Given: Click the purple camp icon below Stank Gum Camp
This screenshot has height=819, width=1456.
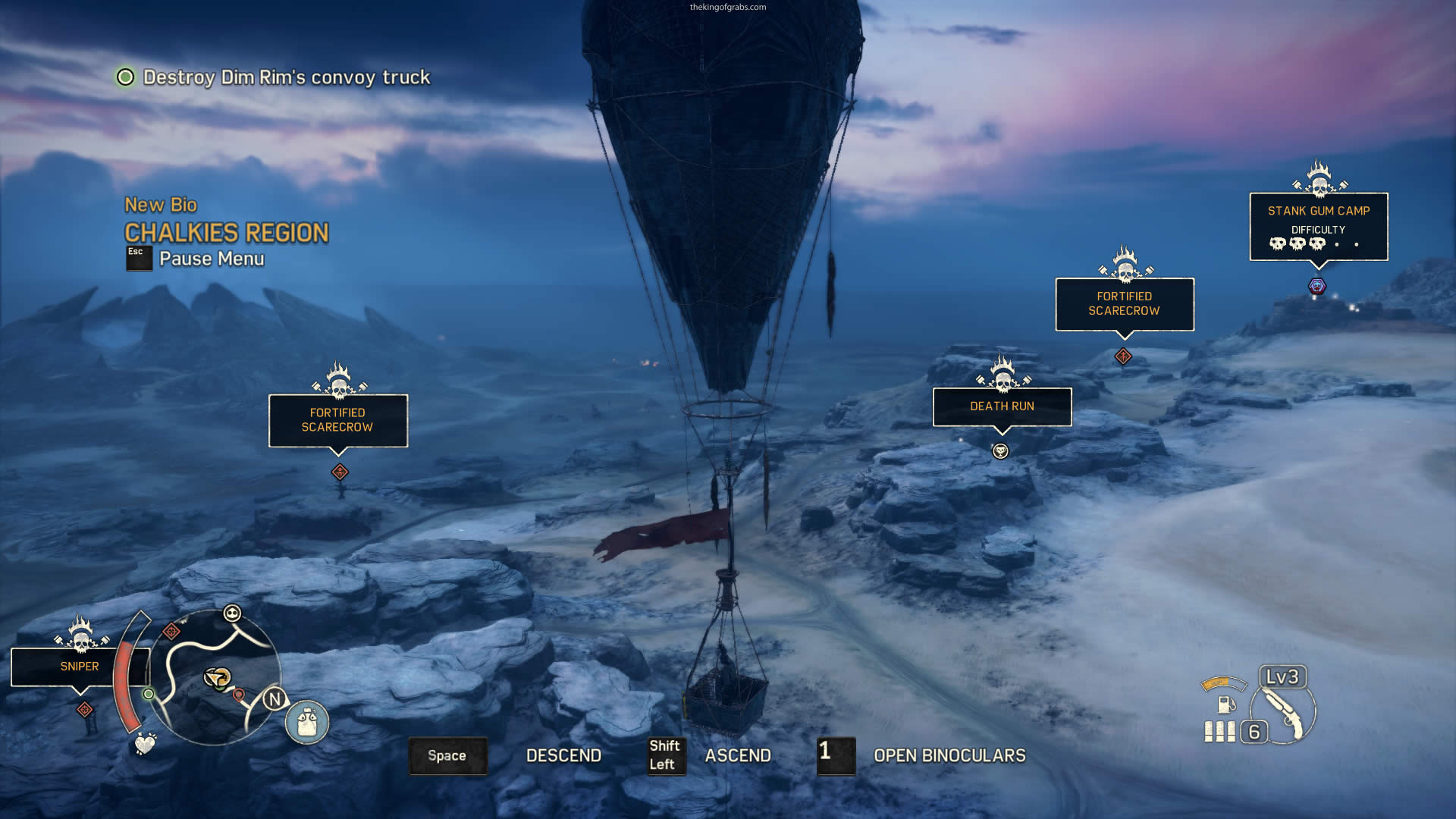Looking at the screenshot, I should click(1317, 287).
